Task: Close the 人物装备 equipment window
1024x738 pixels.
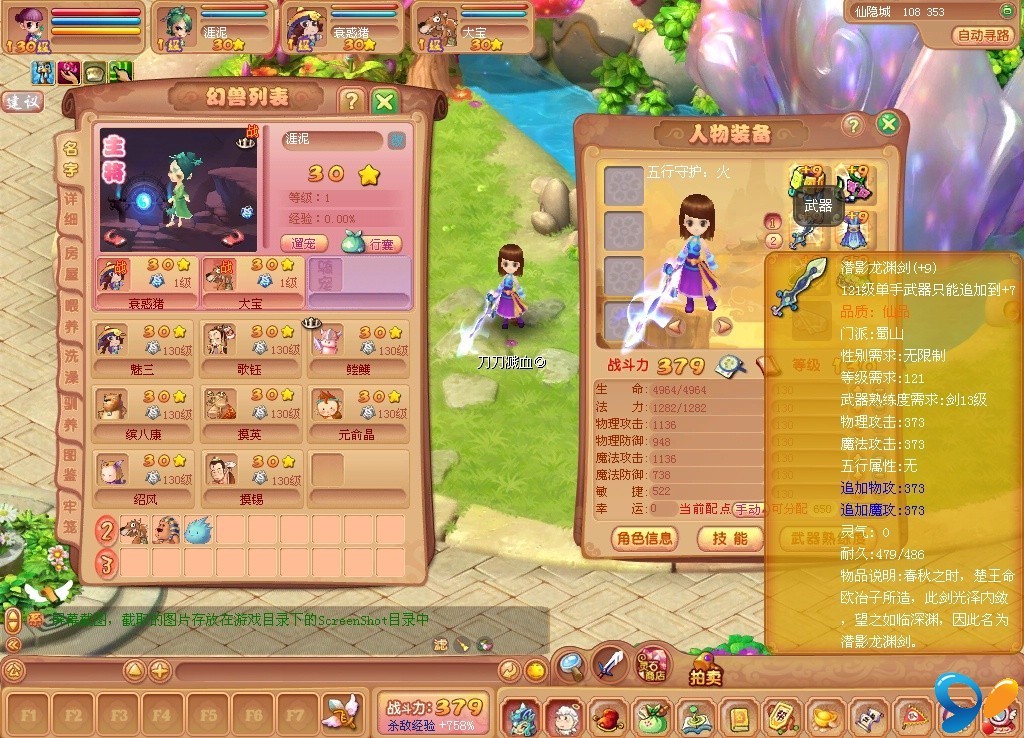Action: click(887, 125)
